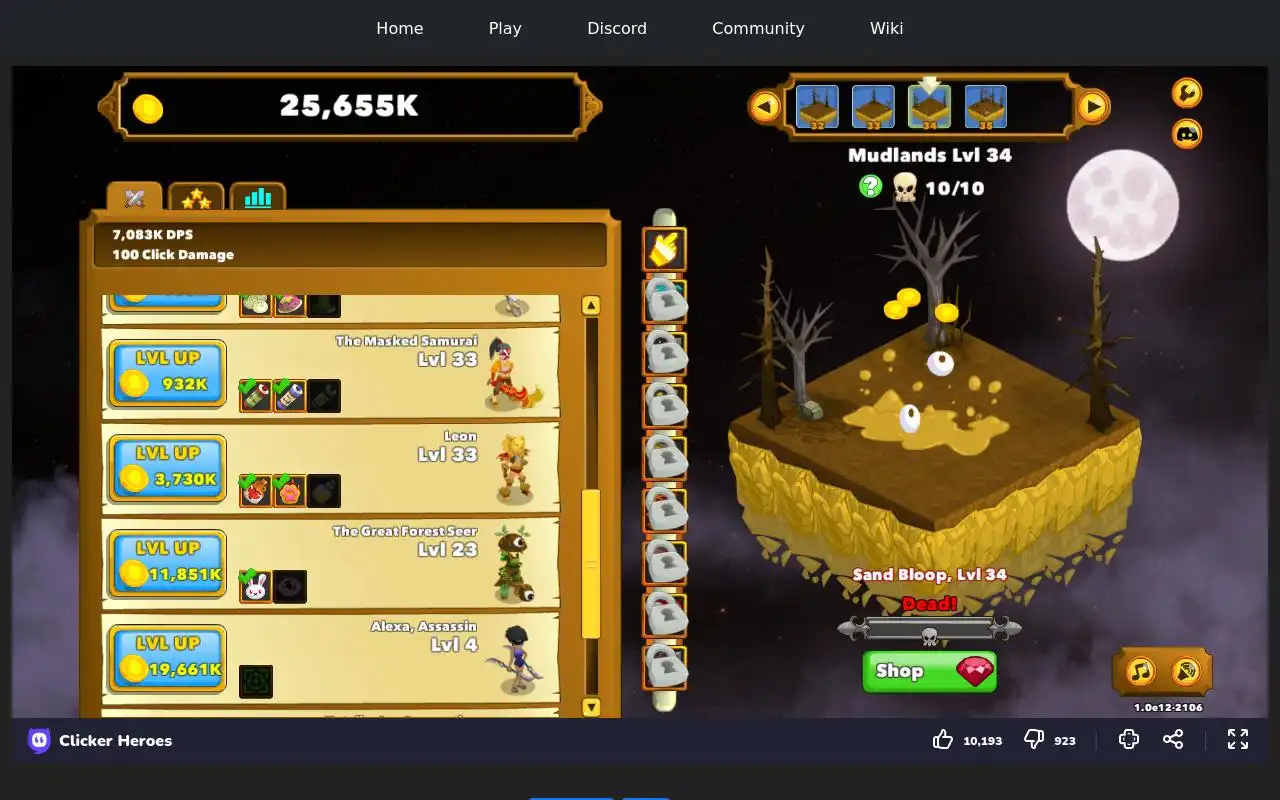Switch to the gold stars tab
The image size is (1280, 800).
196,198
